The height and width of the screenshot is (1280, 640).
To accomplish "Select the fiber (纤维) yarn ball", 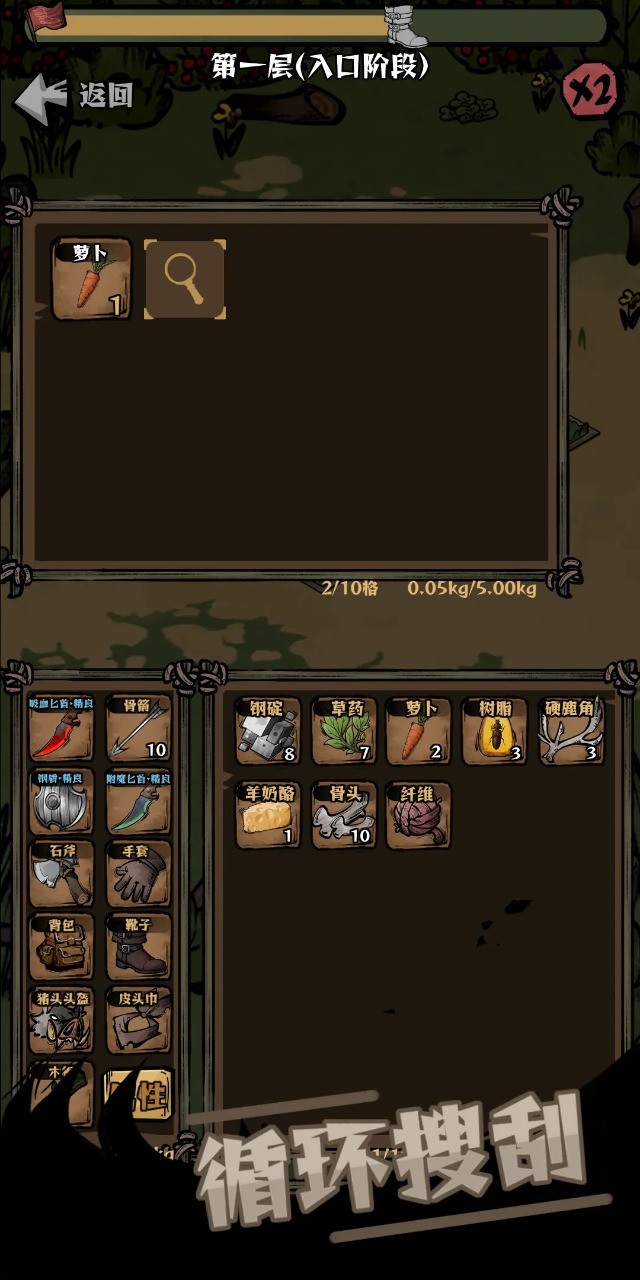I will [x=419, y=815].
